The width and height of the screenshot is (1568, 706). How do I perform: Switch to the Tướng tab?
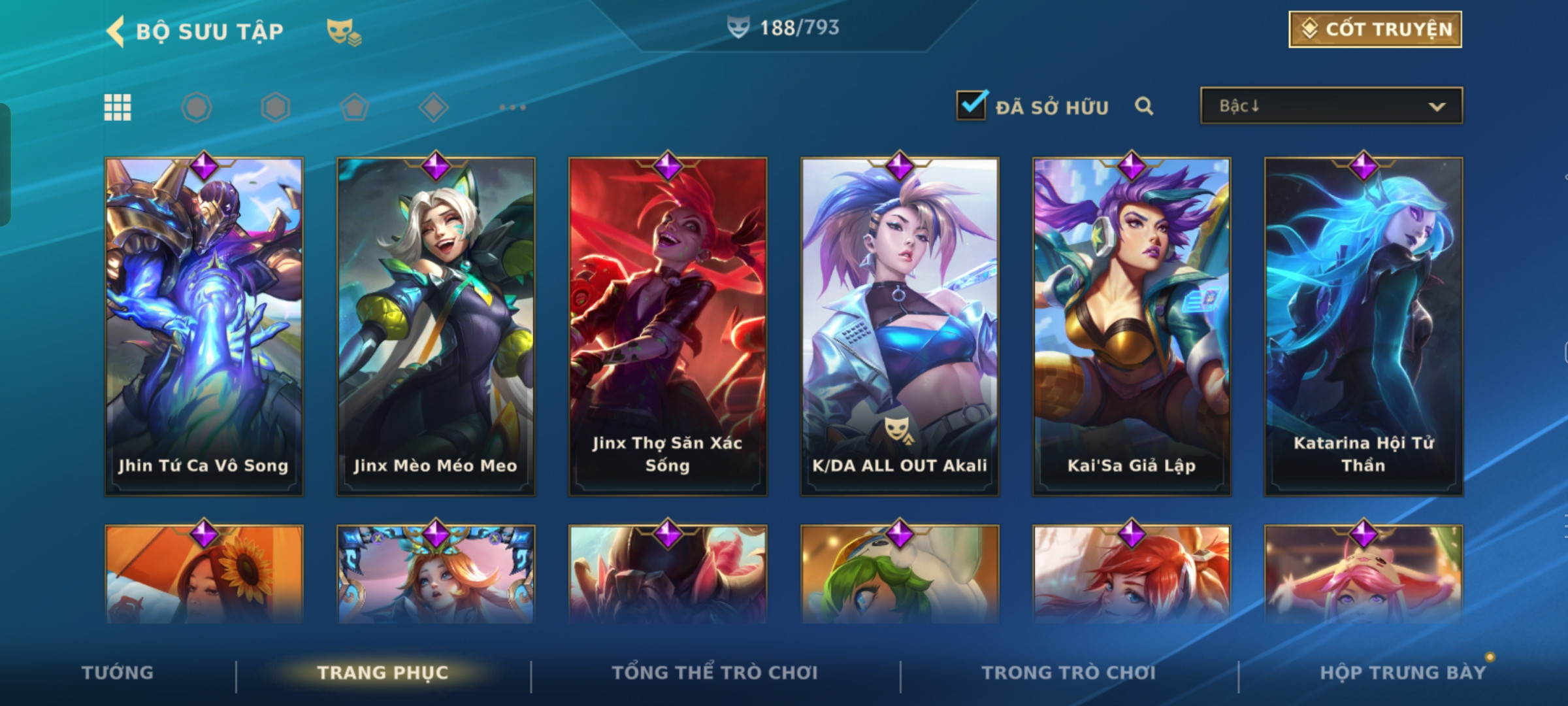[118, 673]
